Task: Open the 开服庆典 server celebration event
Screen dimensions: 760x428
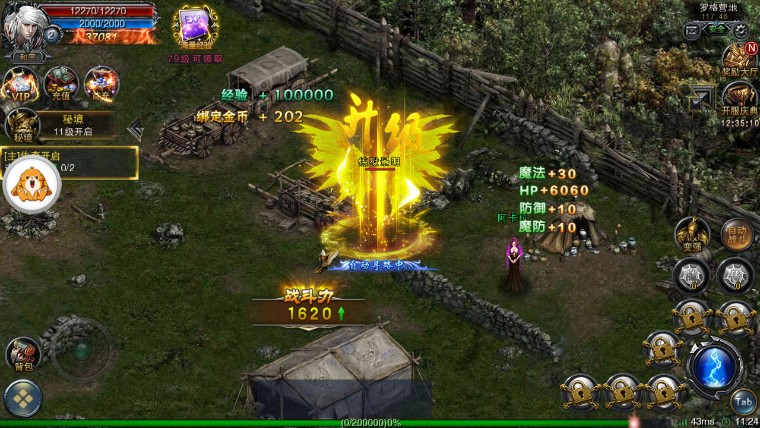Action: 739,99
